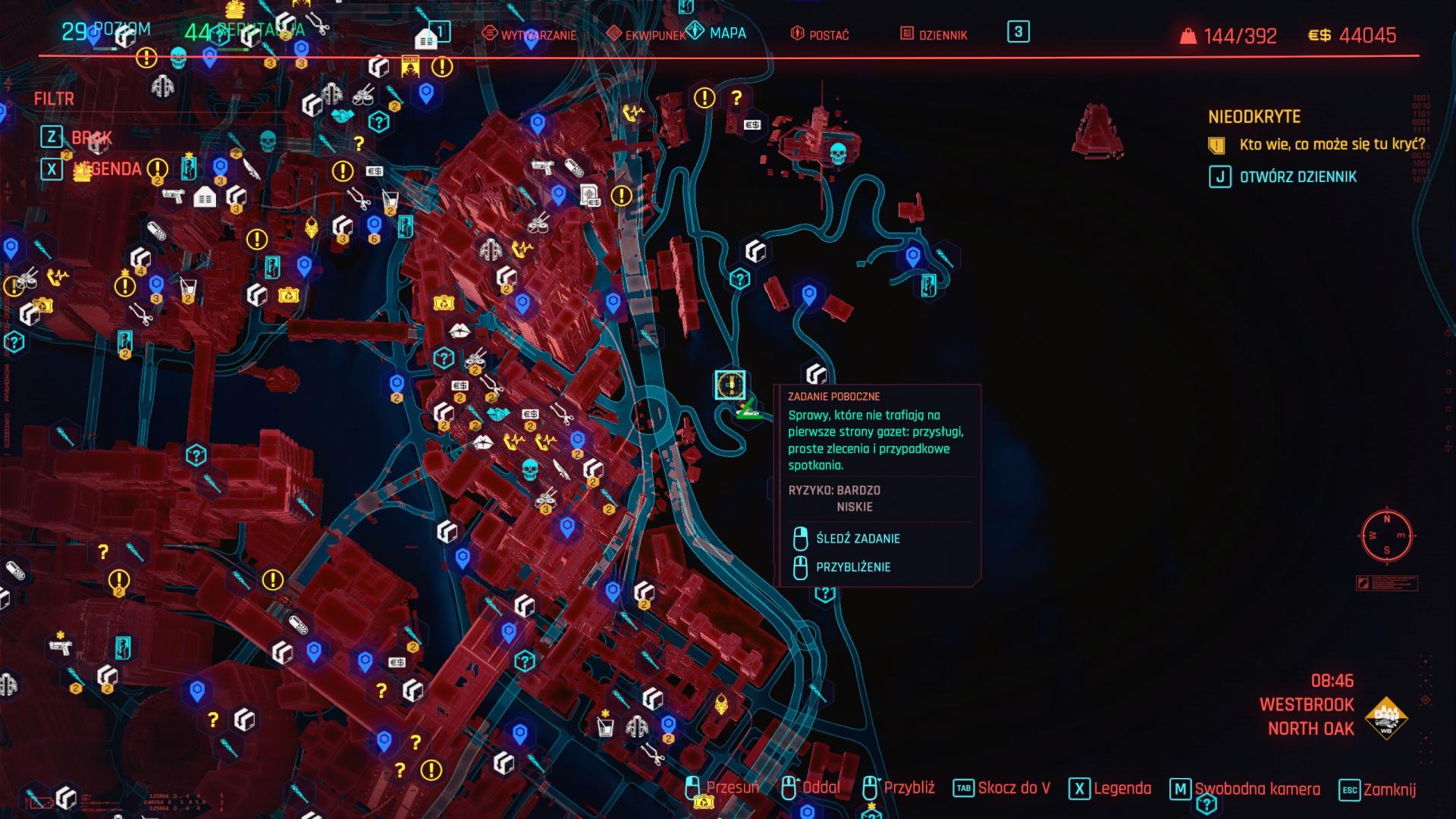Click the Wanted poster icon at the top

(x=410, y=64)
